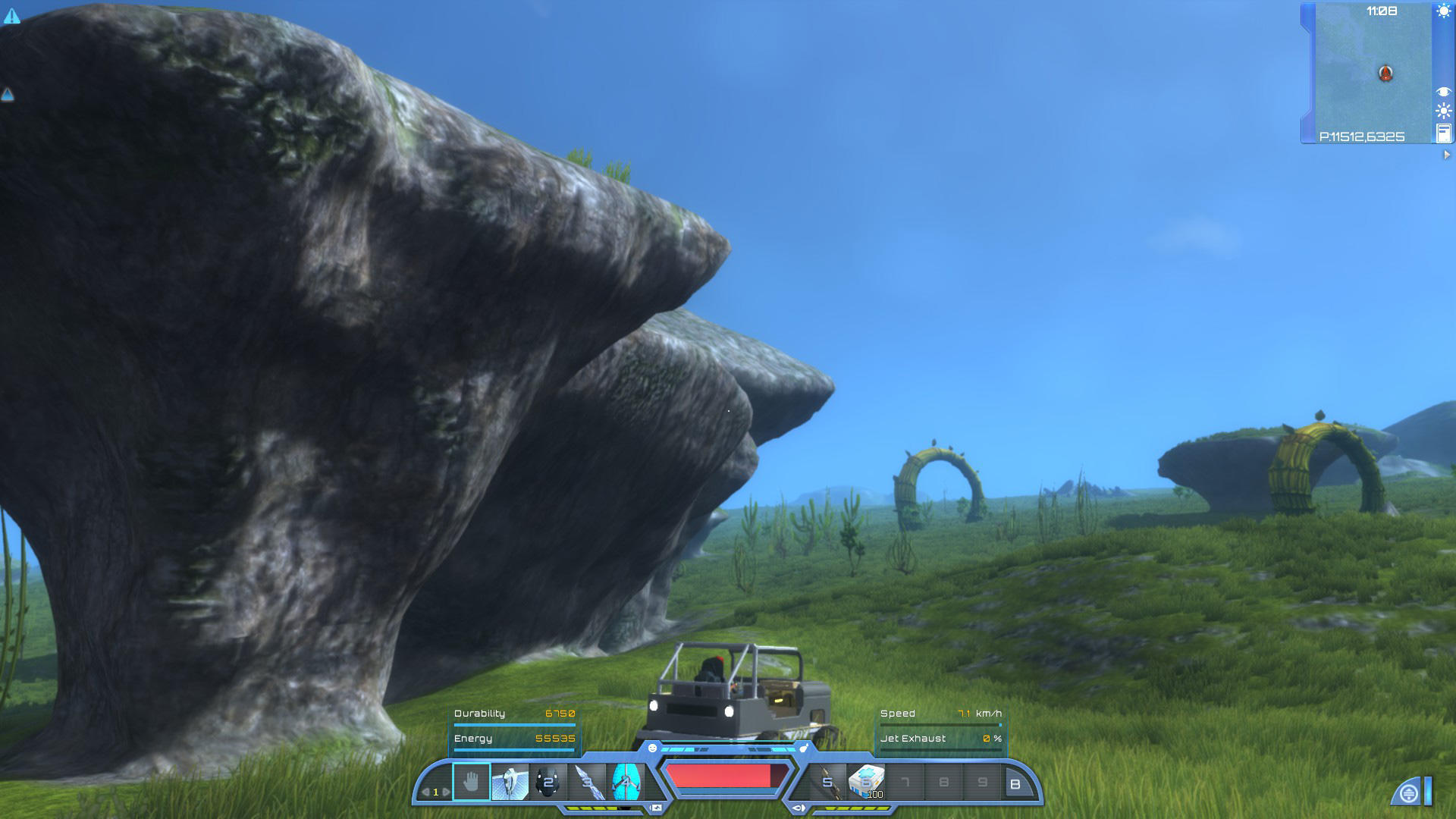Viewport: 1456px width, 819px height.
Task: Click the small arrow under the right hotbar group
Action: pyautogui.click(x=800, y=808)
